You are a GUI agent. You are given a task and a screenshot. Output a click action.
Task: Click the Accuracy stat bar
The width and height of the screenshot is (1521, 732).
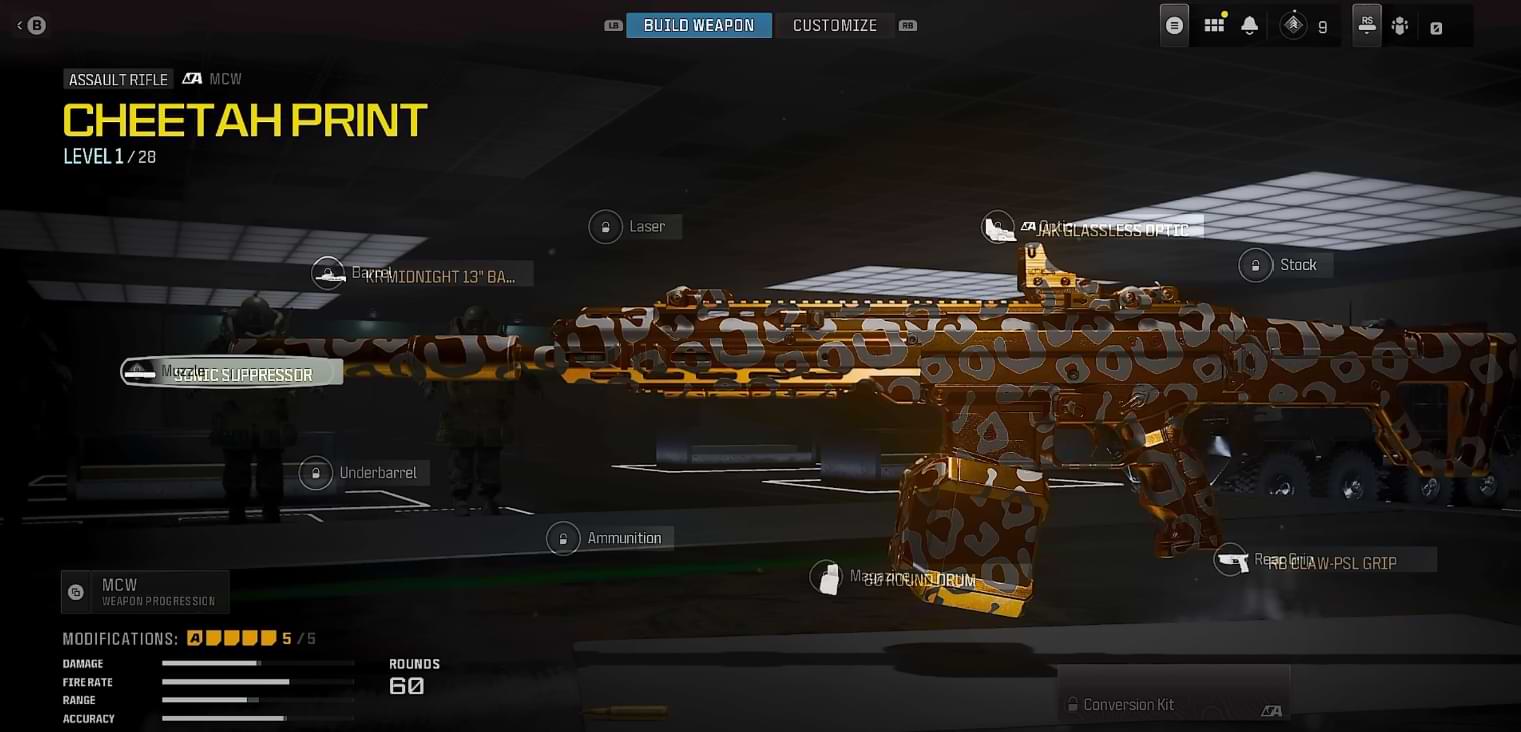coord(257,718)
